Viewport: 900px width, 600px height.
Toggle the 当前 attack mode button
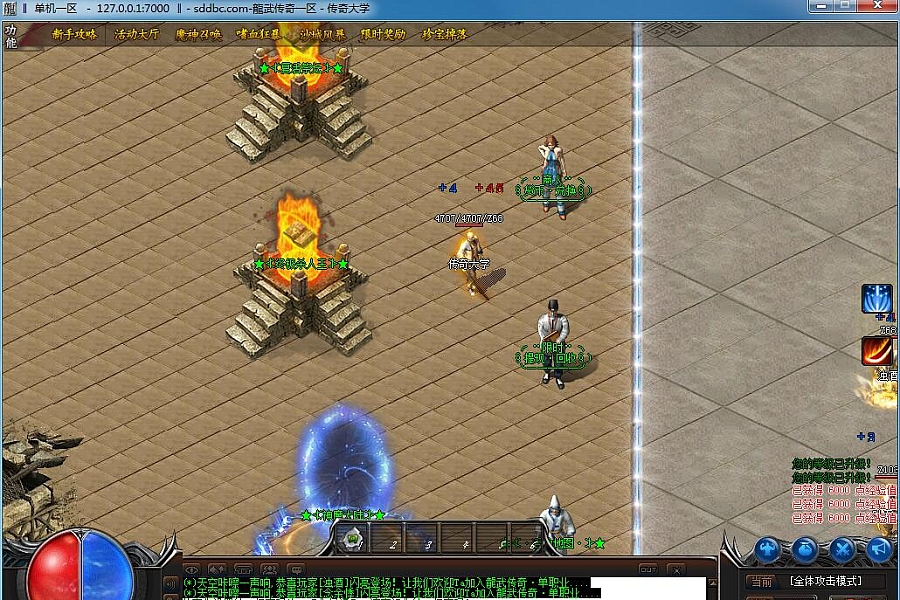tap(762, 581)
